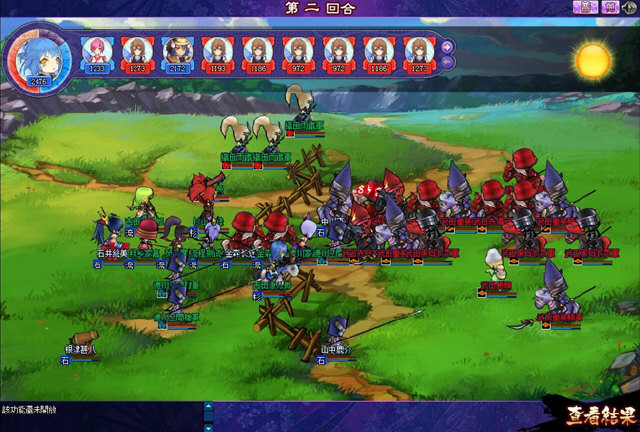Show next units with the upper arrow button

[445, 45]
